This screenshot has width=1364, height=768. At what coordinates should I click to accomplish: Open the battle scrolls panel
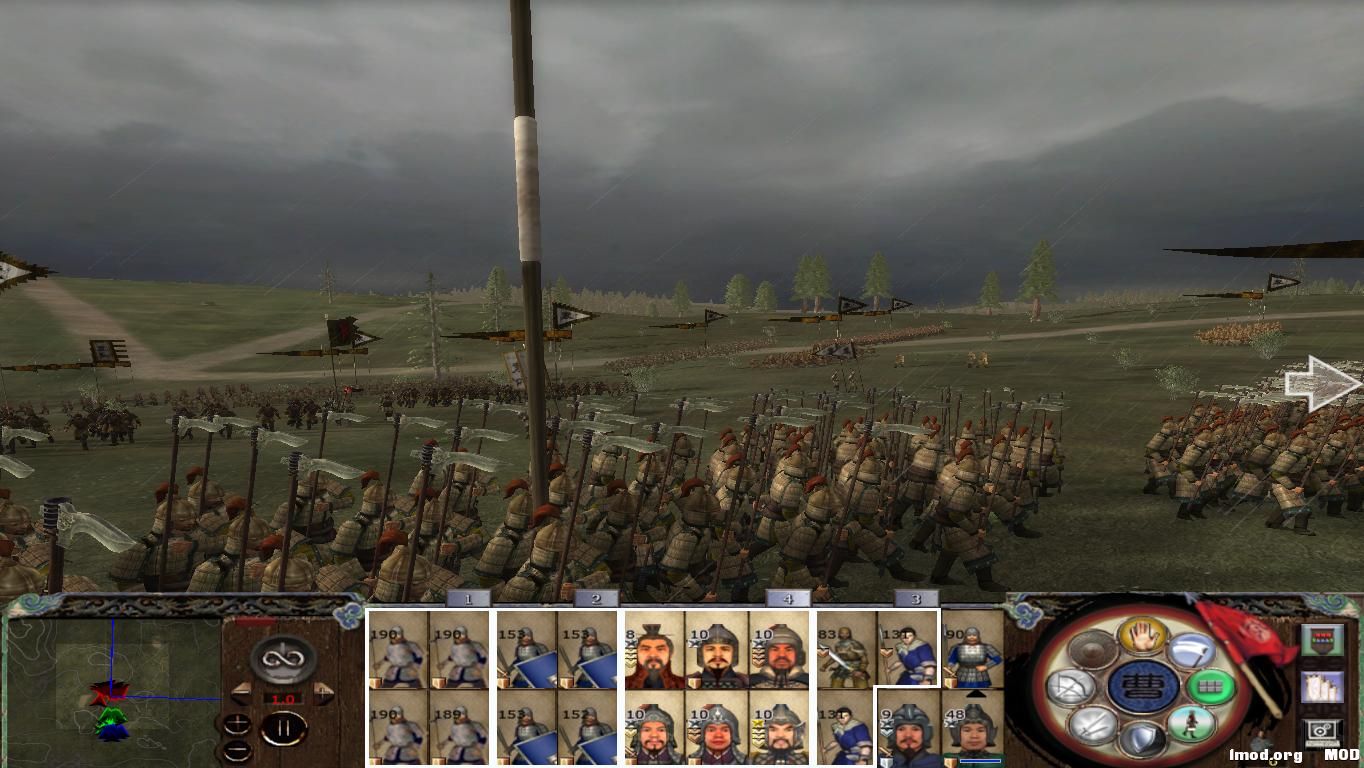[1322, 688]
